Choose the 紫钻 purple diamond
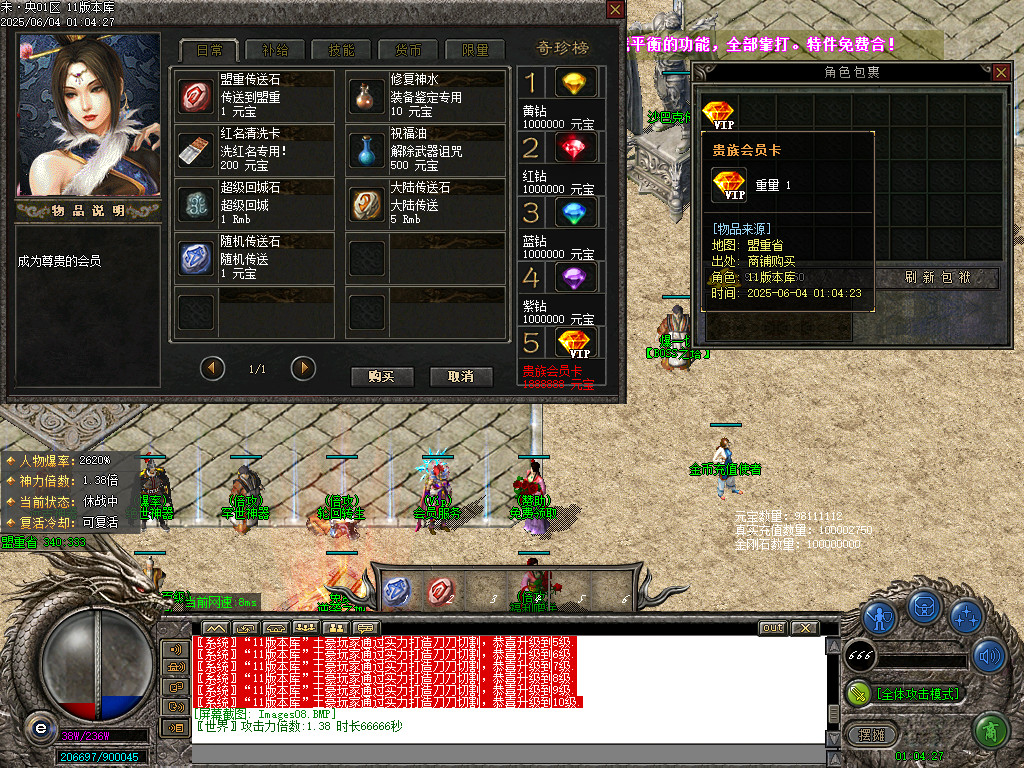This screenshot has width=1024, height=768. pos(574,277)
